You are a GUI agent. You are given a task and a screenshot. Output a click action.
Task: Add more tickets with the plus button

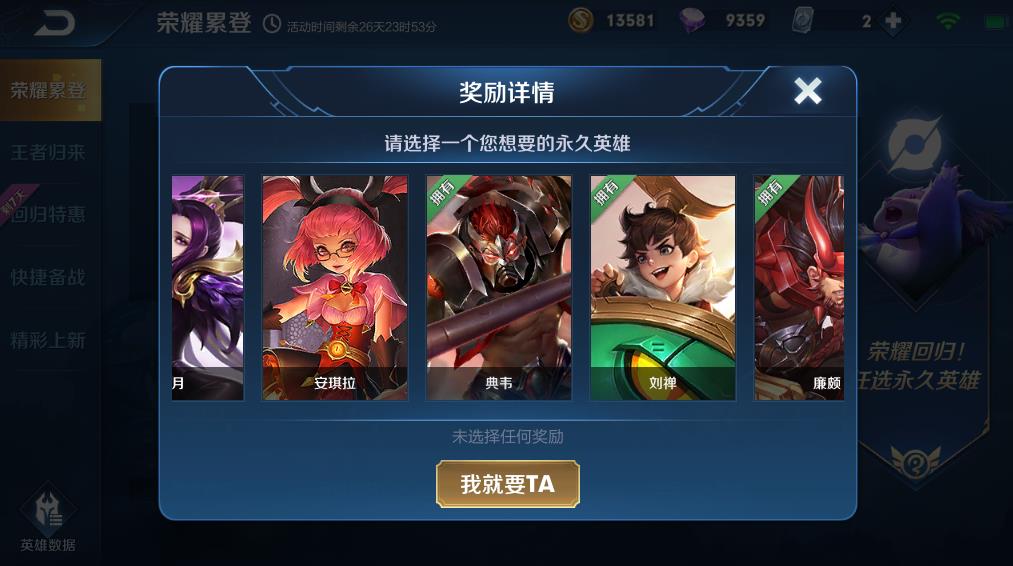point(893,21)
